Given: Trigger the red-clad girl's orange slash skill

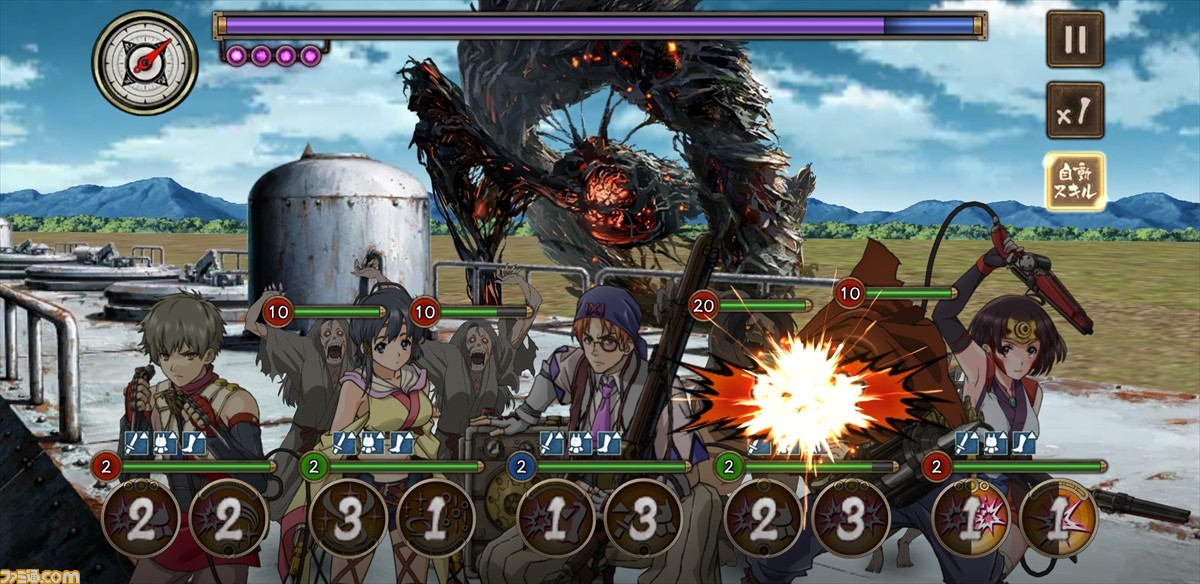Looking at the screenshot, I should [x=1058, y=518].
